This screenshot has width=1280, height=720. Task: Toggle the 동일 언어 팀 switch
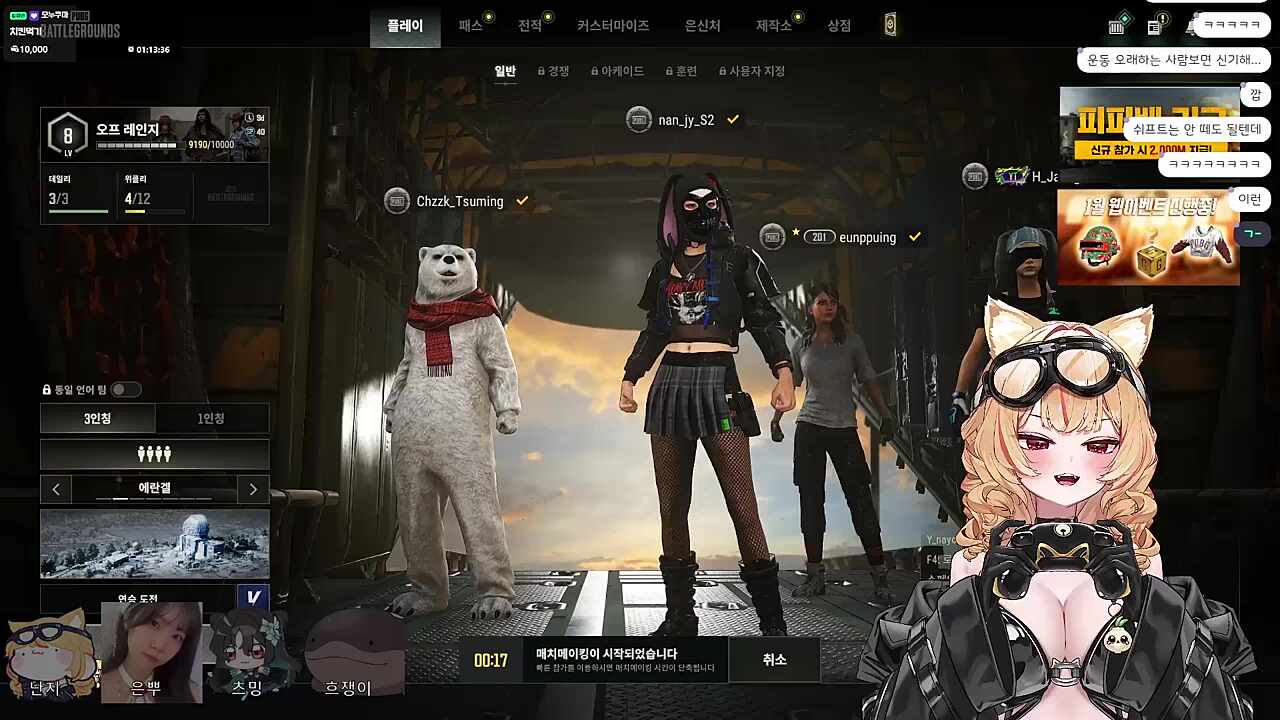point(125,389)
